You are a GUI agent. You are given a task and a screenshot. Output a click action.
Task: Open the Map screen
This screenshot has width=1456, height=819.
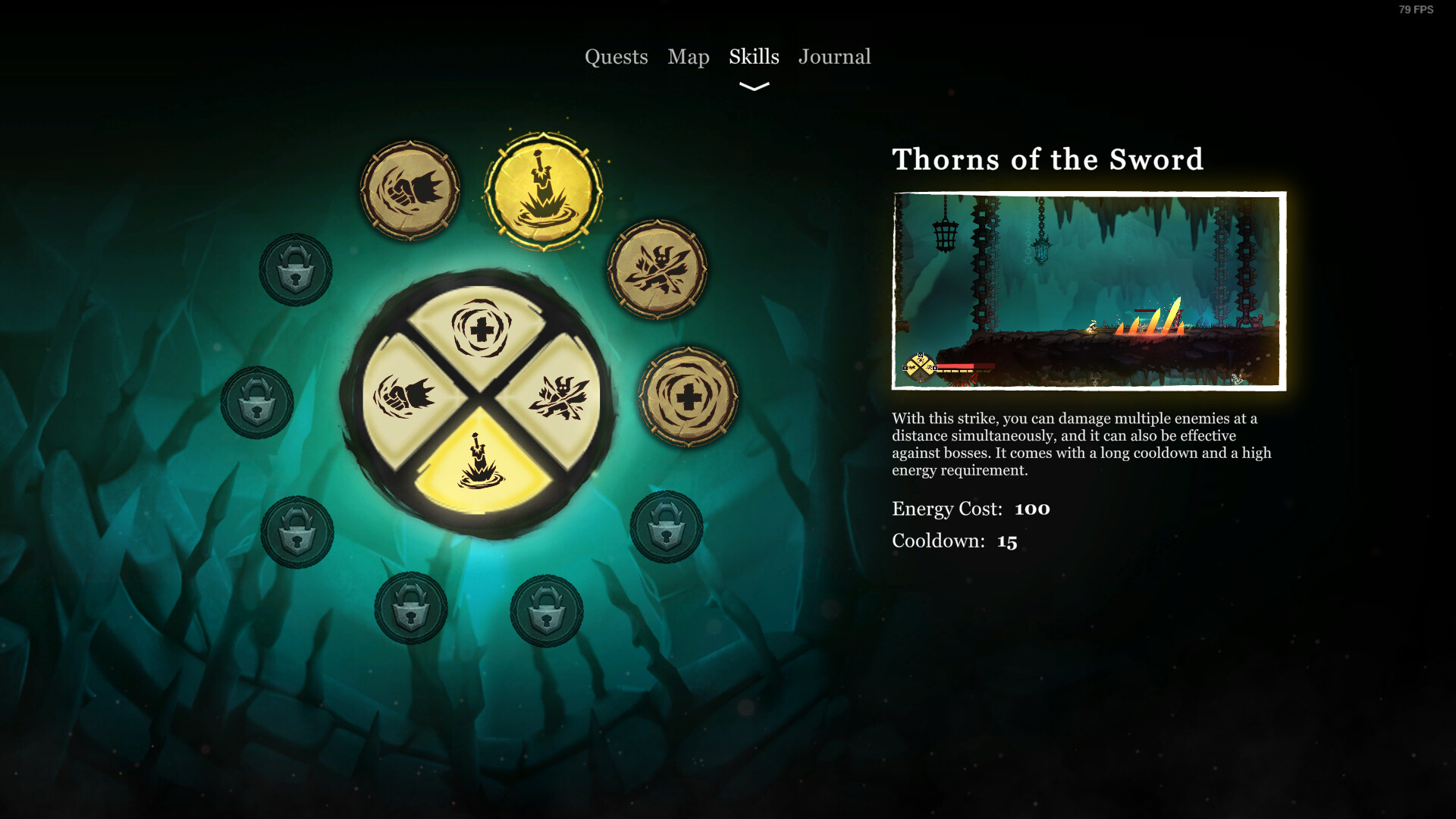tap(688, 56)
